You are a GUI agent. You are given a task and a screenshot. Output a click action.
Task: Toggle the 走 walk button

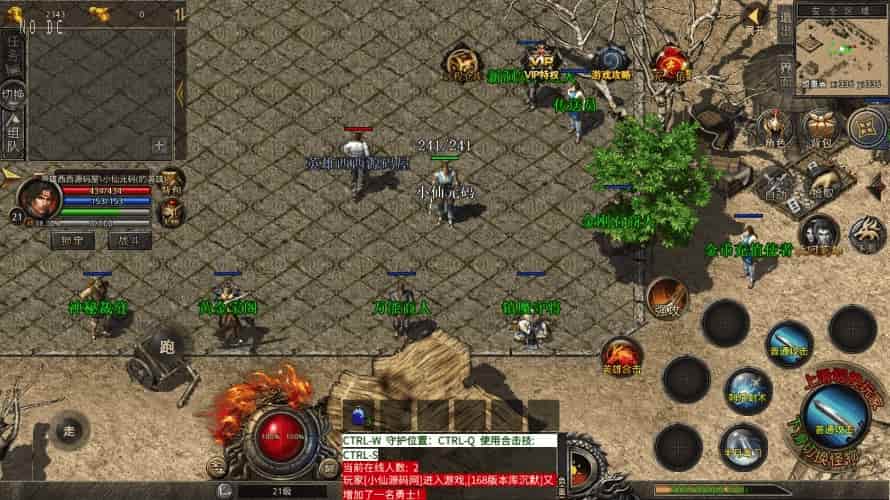pos(69,429)
